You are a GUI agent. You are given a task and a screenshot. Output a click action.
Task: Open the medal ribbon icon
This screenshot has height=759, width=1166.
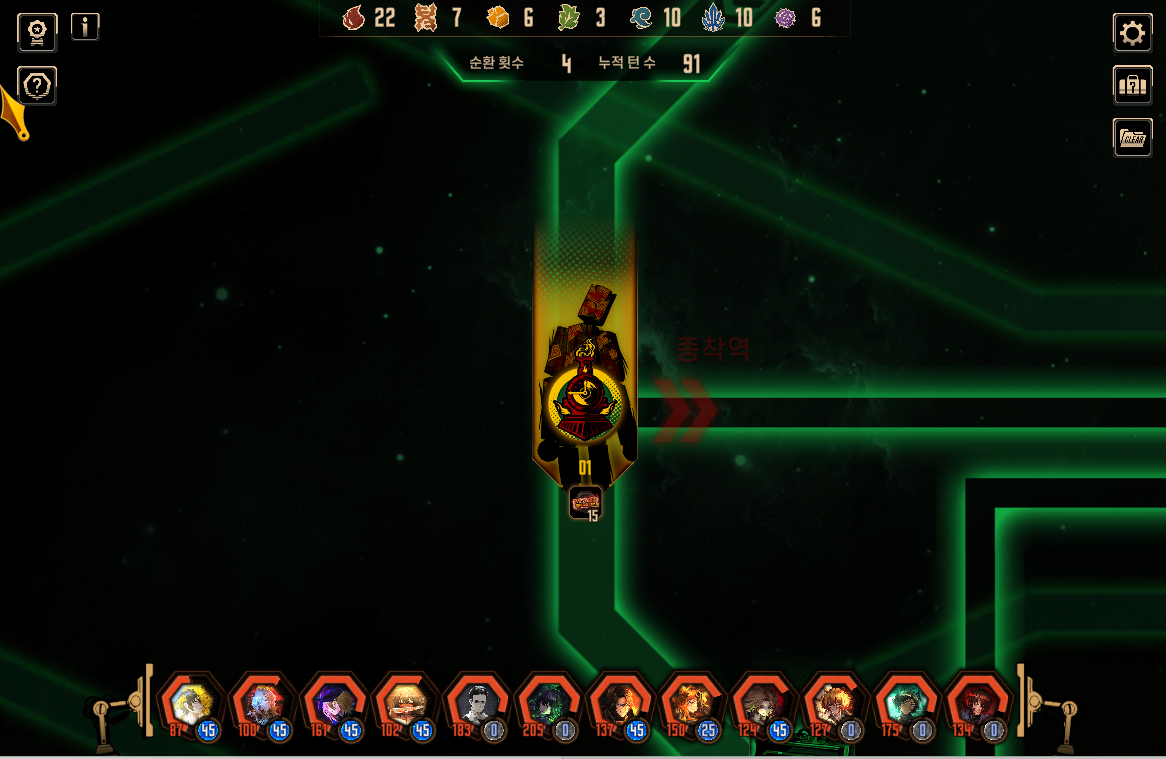click(37, 32)
